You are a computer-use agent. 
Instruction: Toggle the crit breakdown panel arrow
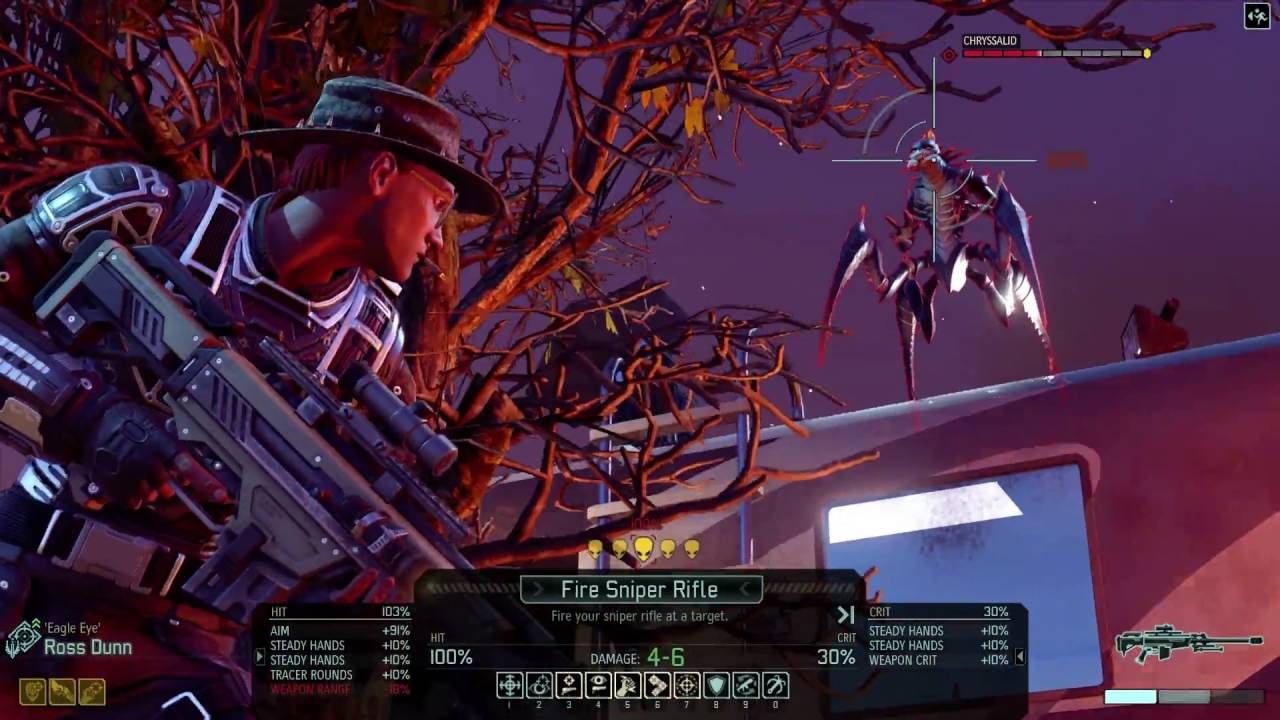tap(1020, 657)
